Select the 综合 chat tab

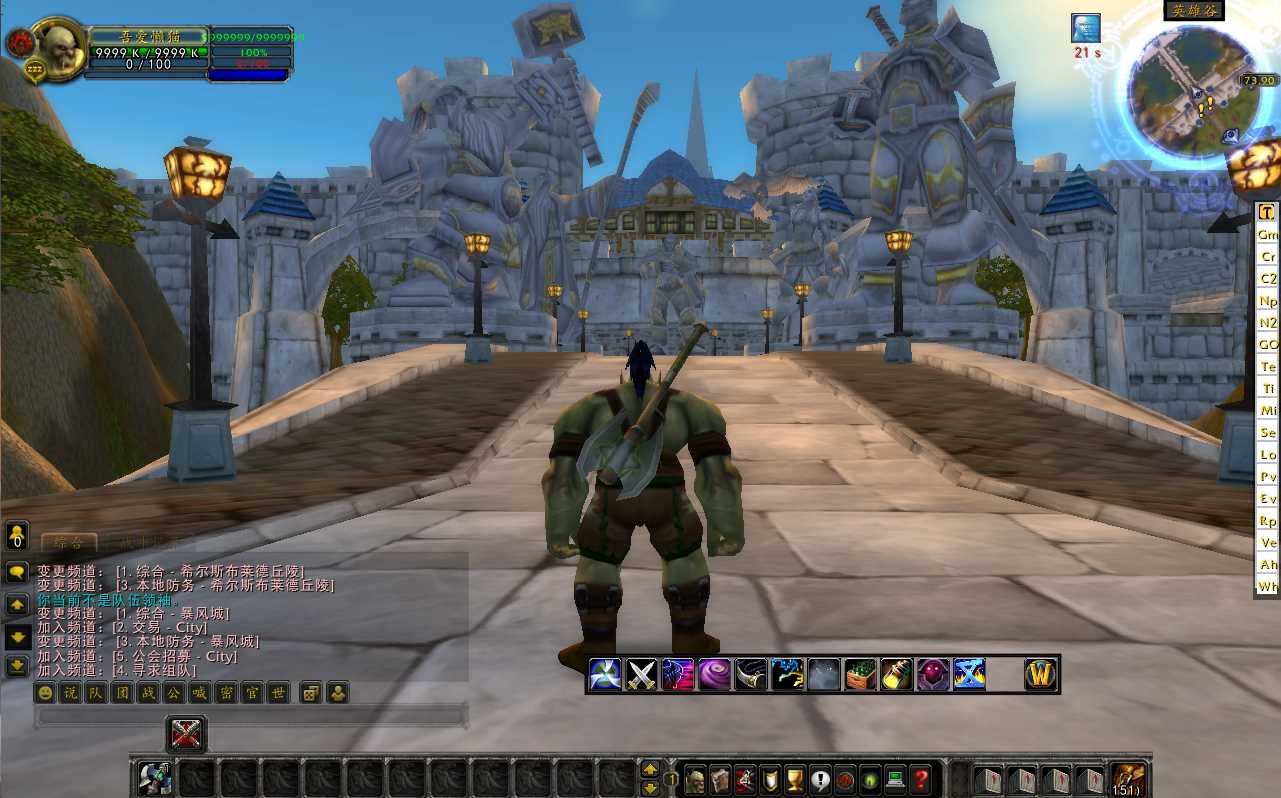click(x=69, y=542)
